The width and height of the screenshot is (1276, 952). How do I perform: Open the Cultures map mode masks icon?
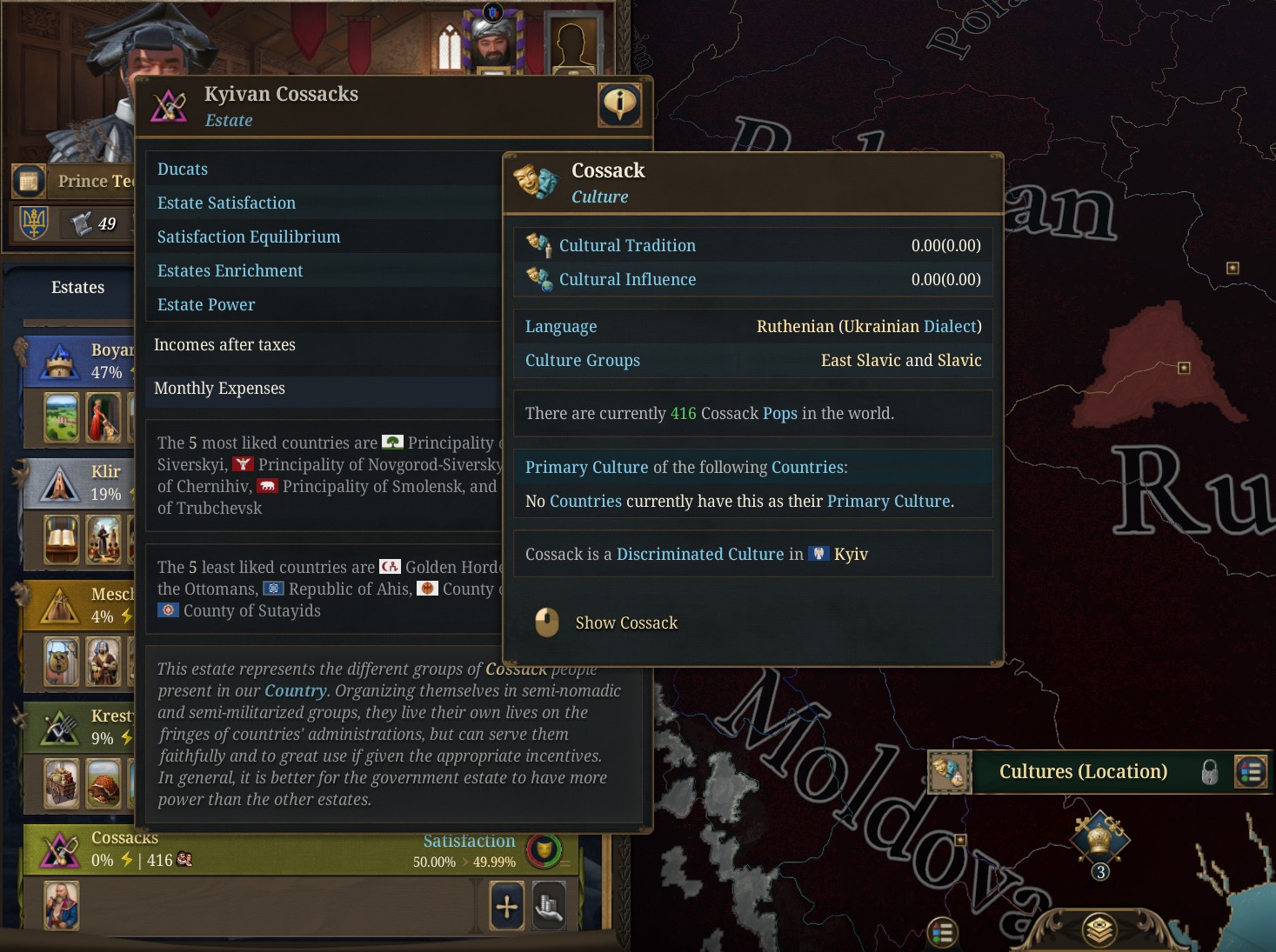click(x=948, y=772)
